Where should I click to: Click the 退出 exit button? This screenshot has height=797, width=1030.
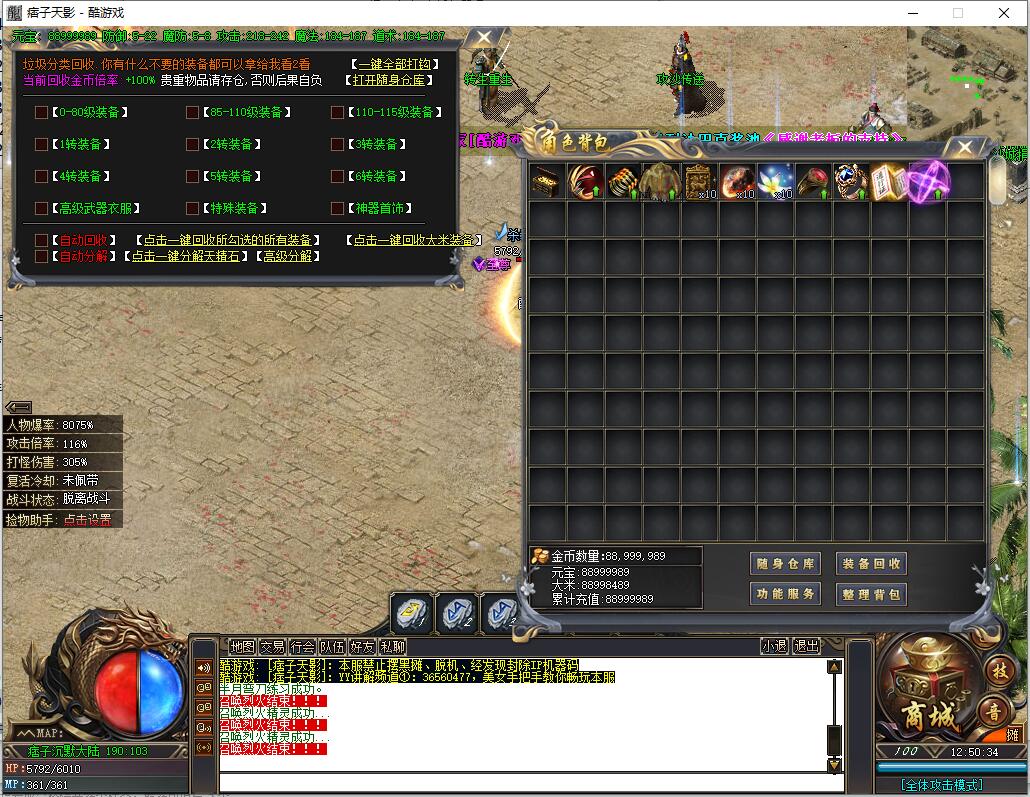806,647
